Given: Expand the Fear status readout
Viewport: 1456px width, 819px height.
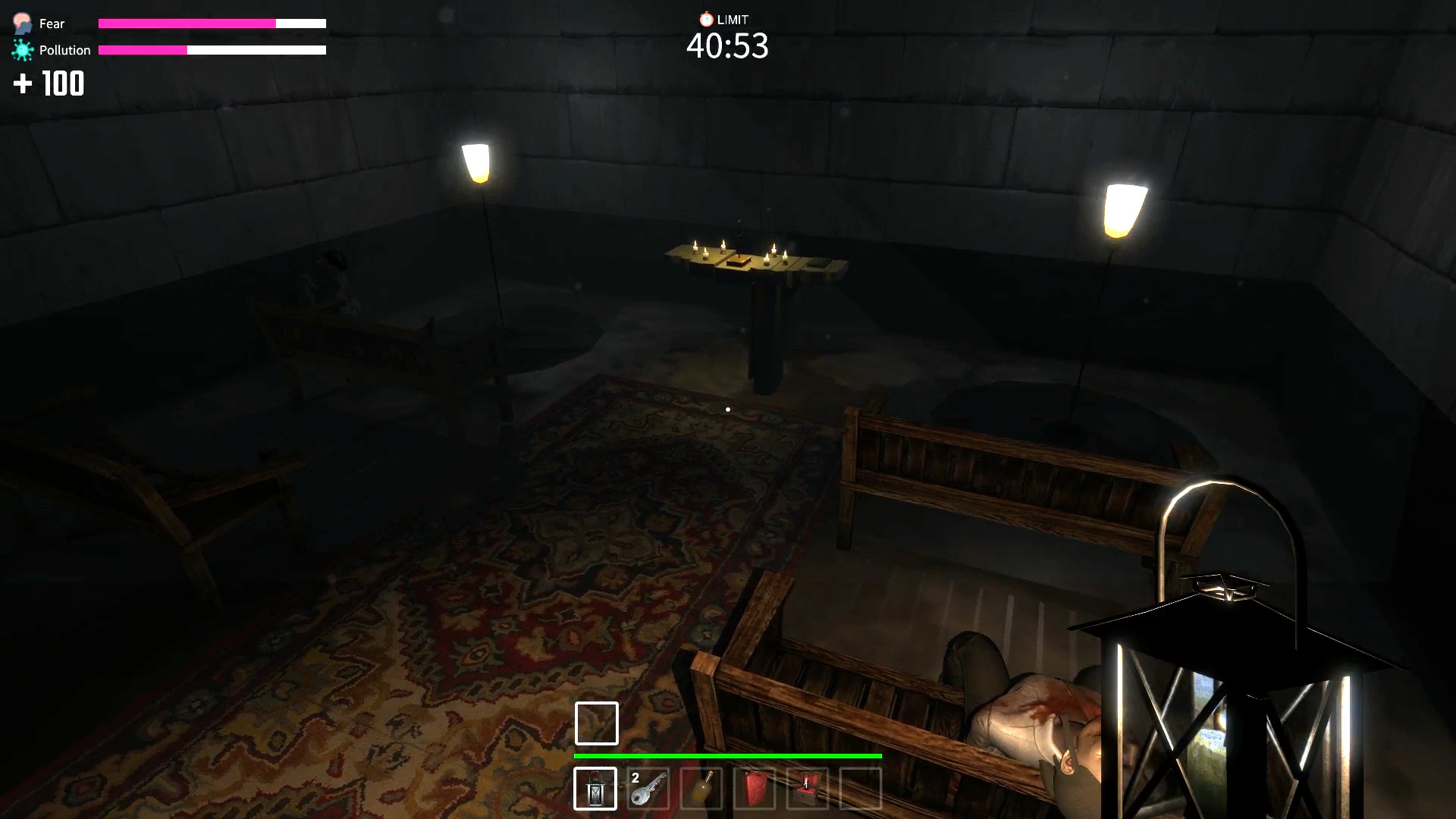Looking at the screenshot, I should 50,23.
